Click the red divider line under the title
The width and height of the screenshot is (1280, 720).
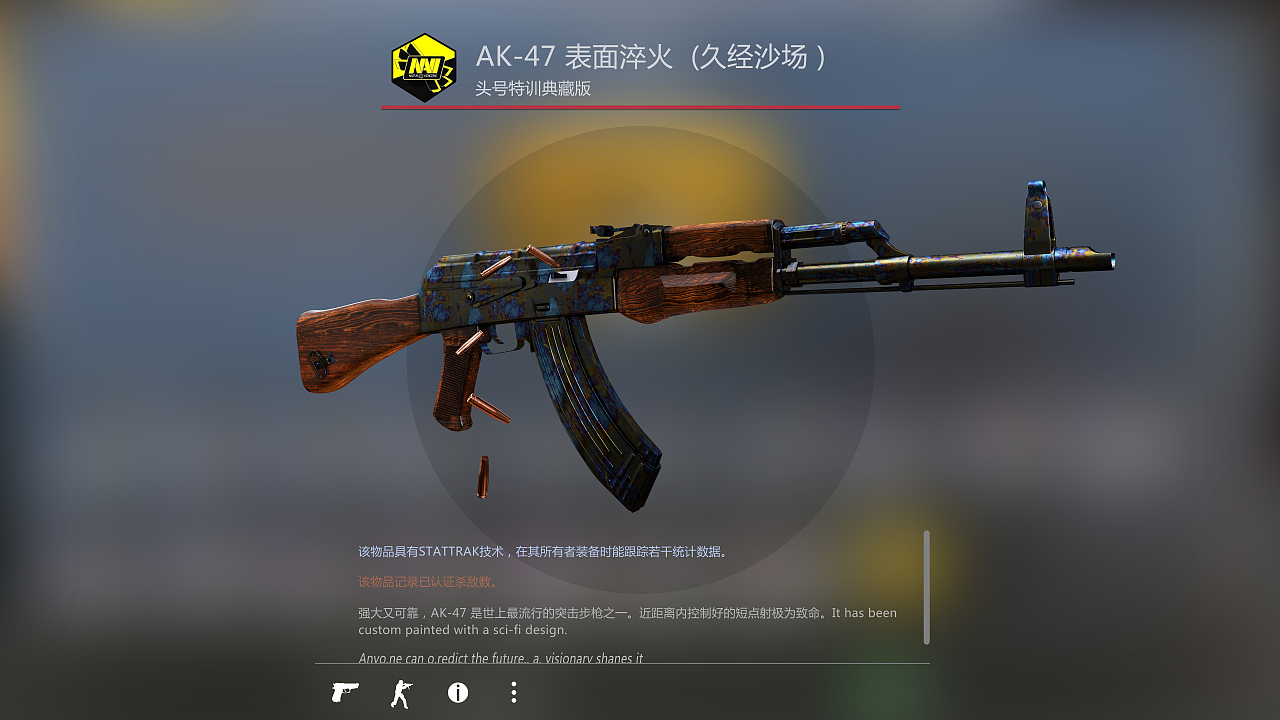640,108
